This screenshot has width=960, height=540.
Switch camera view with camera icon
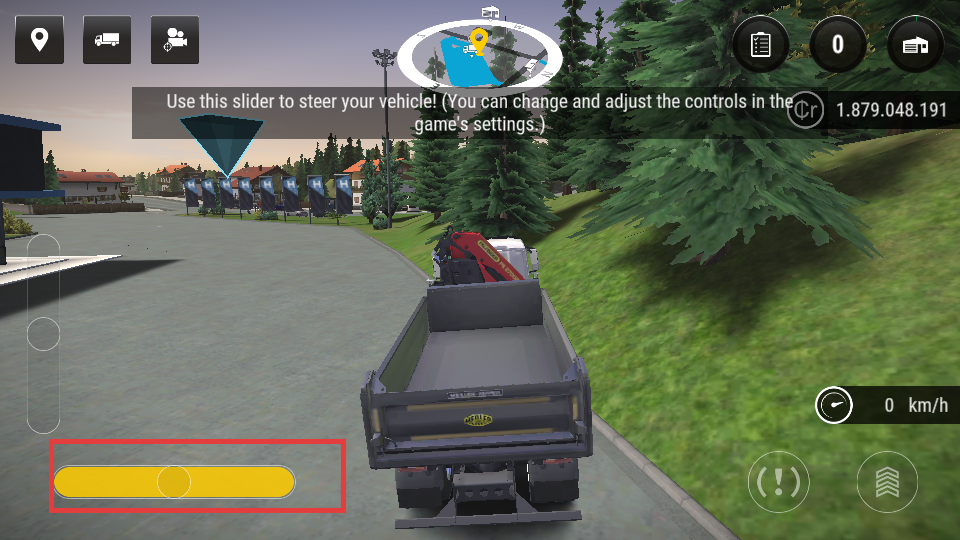175,40
